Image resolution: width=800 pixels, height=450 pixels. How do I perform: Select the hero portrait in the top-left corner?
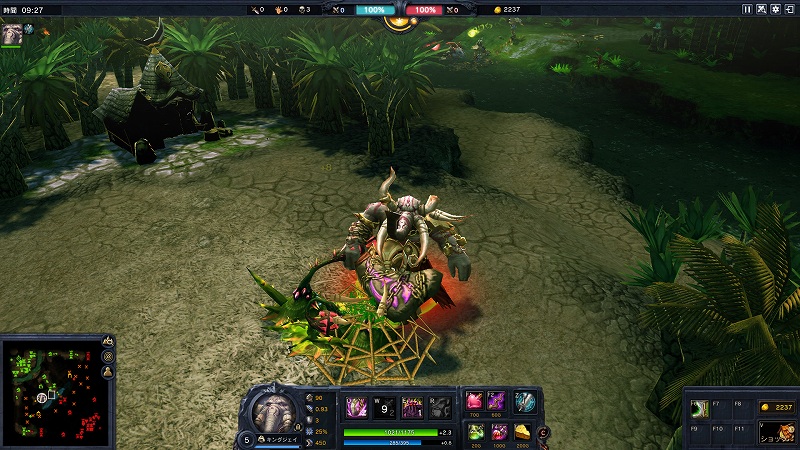[12, 33]
